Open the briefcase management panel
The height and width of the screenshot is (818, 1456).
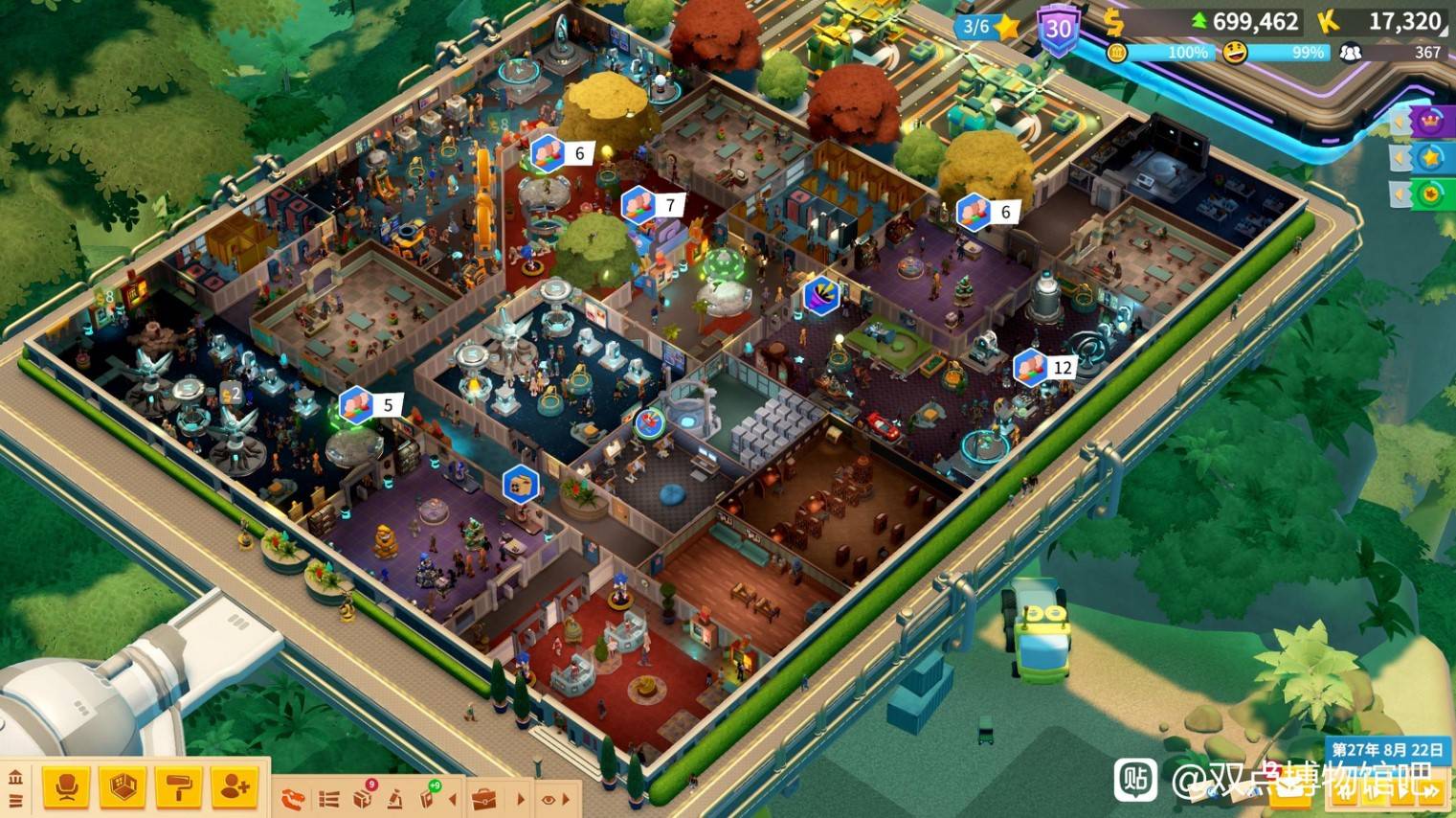coord(485,798)
